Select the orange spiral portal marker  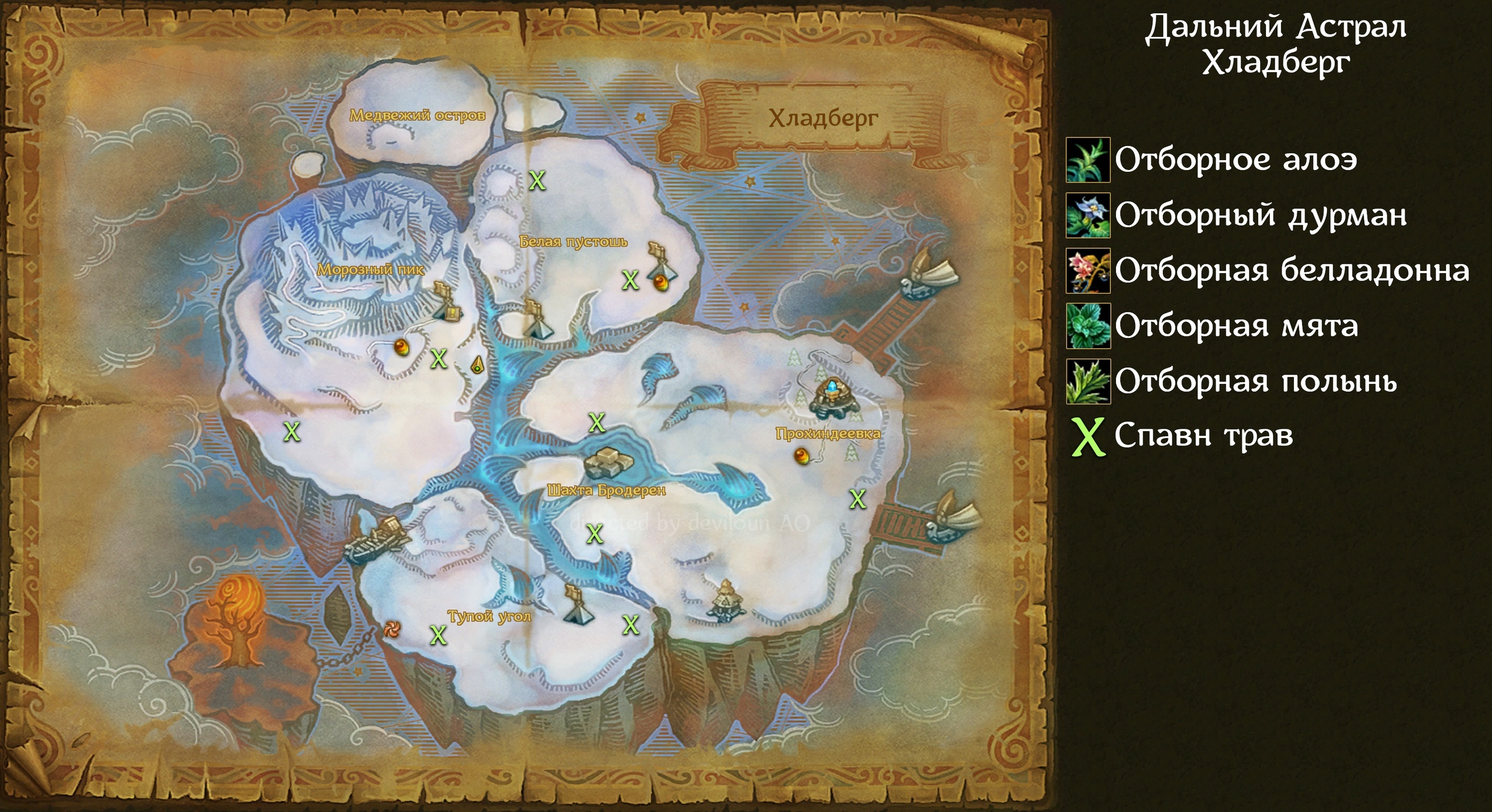[392, 629]
